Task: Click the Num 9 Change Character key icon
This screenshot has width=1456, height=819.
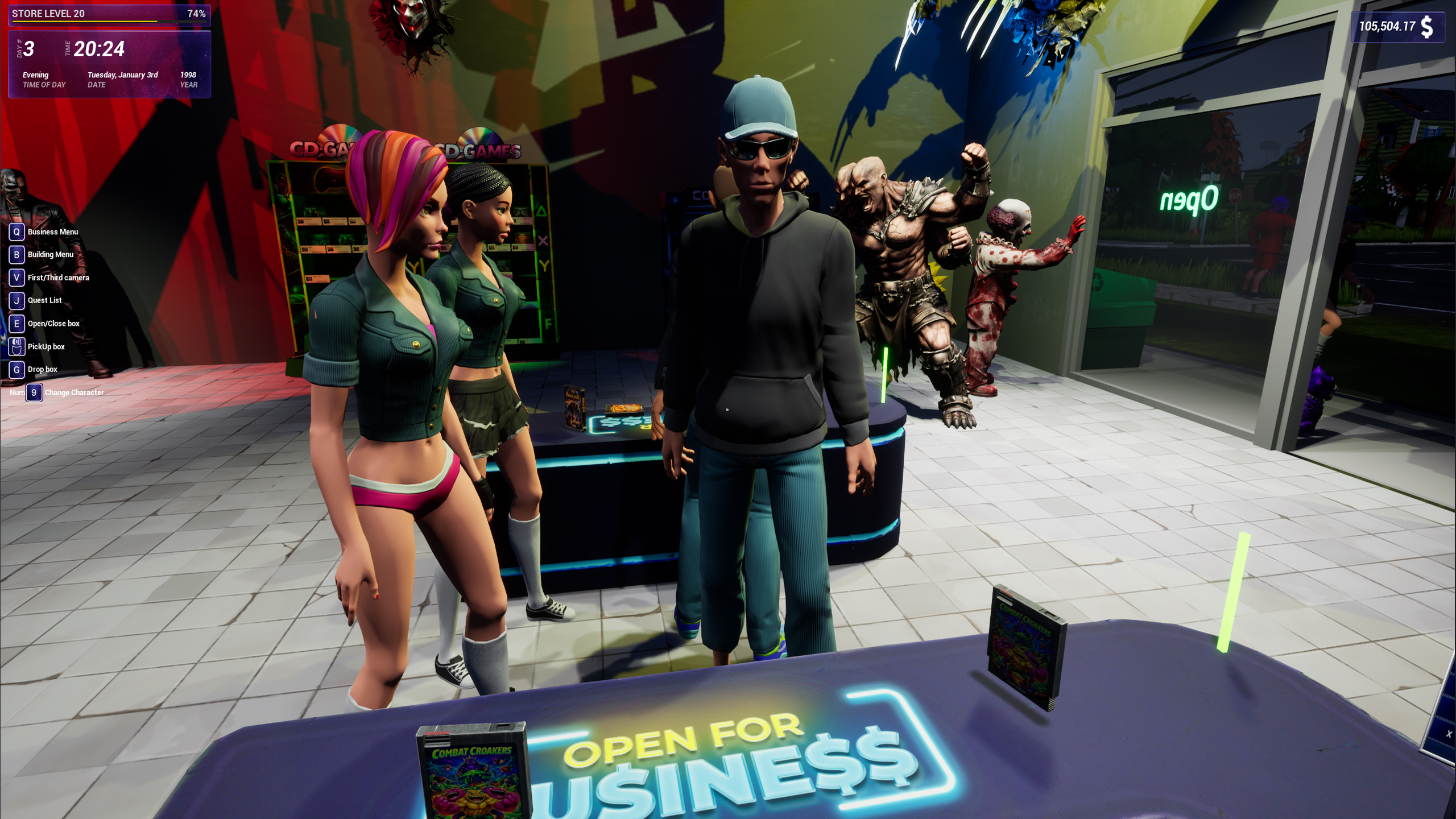Action: [34, 392]
